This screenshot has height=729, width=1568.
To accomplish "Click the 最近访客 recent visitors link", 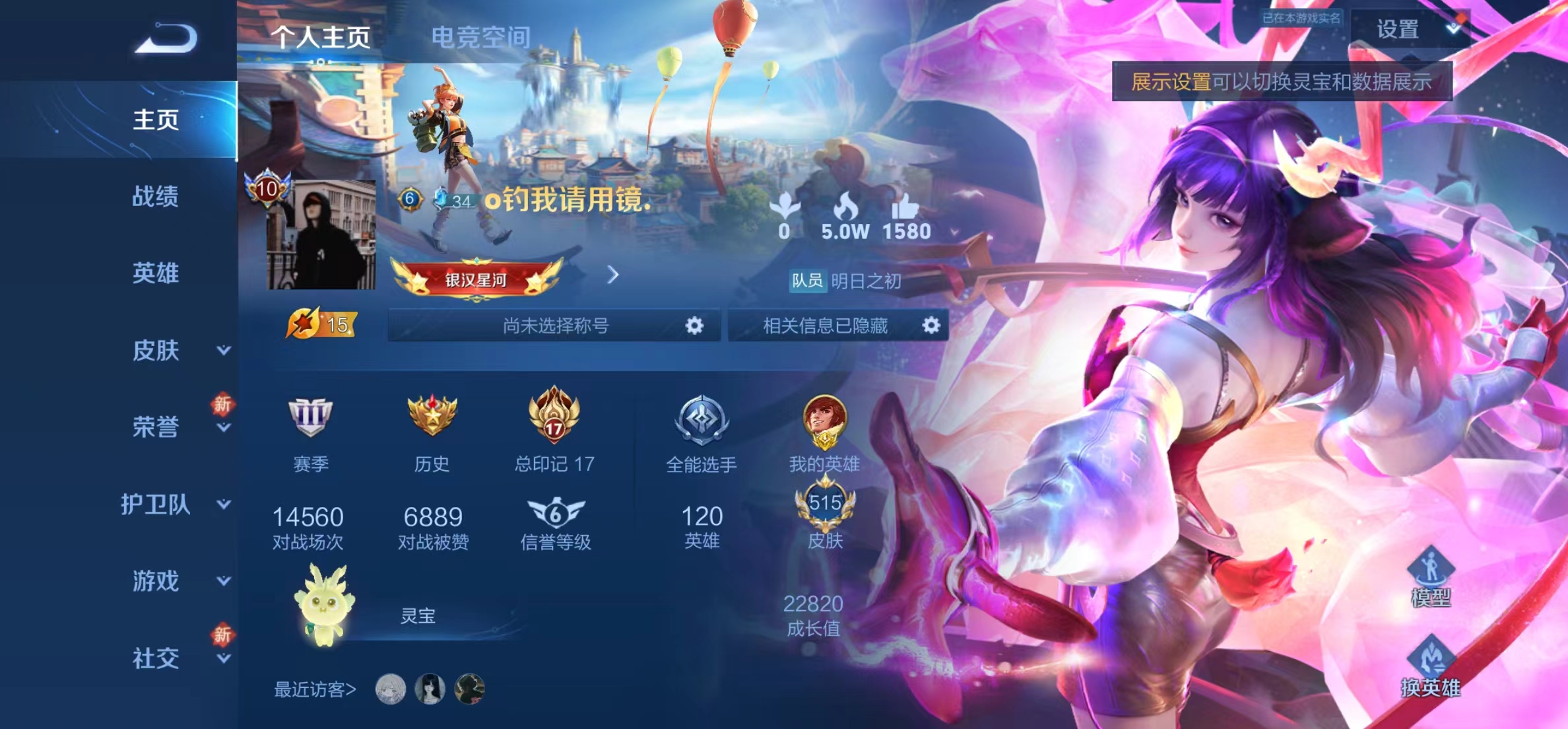I will pos(315,687).
